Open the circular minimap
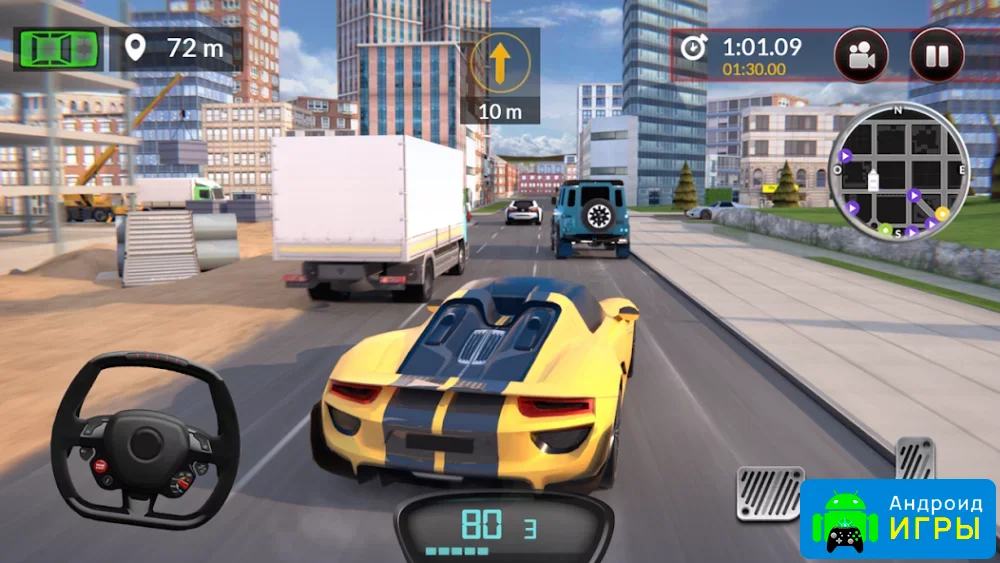 [898, 172]
